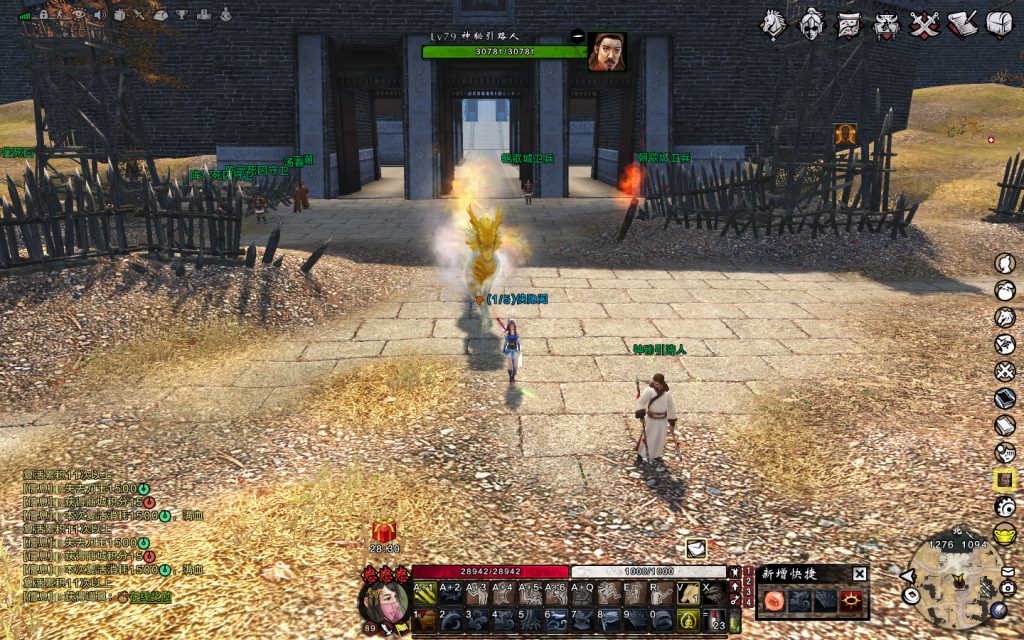The width and height of the screenshot is (1024, 640).
Task: Open the horse mount menu icon
Action: pyautogui.click(x=773, y=22)
